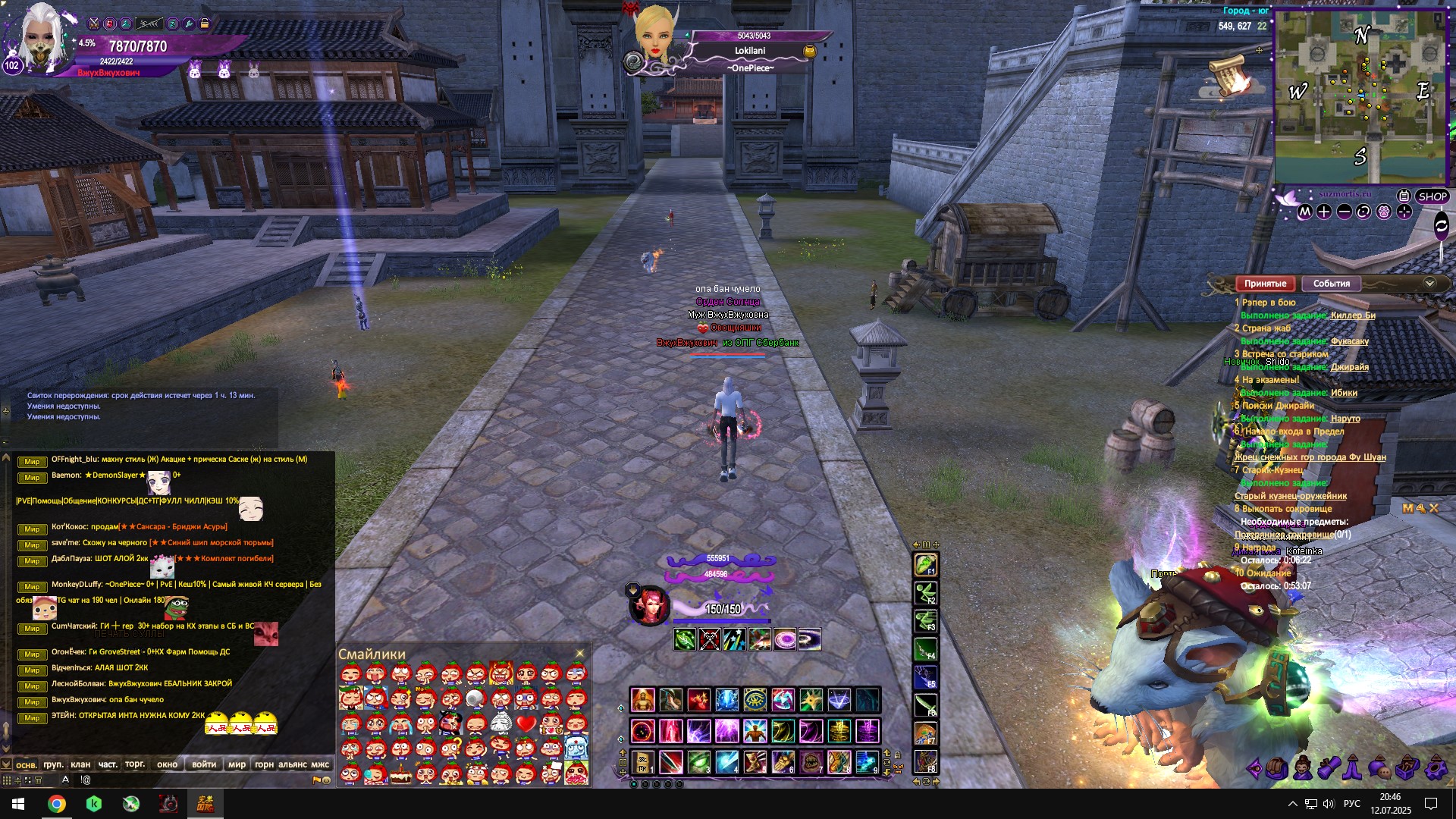Open the SHOP button near the minimap
Viewport: 1456px width, 819px height.
point(1432,196)
